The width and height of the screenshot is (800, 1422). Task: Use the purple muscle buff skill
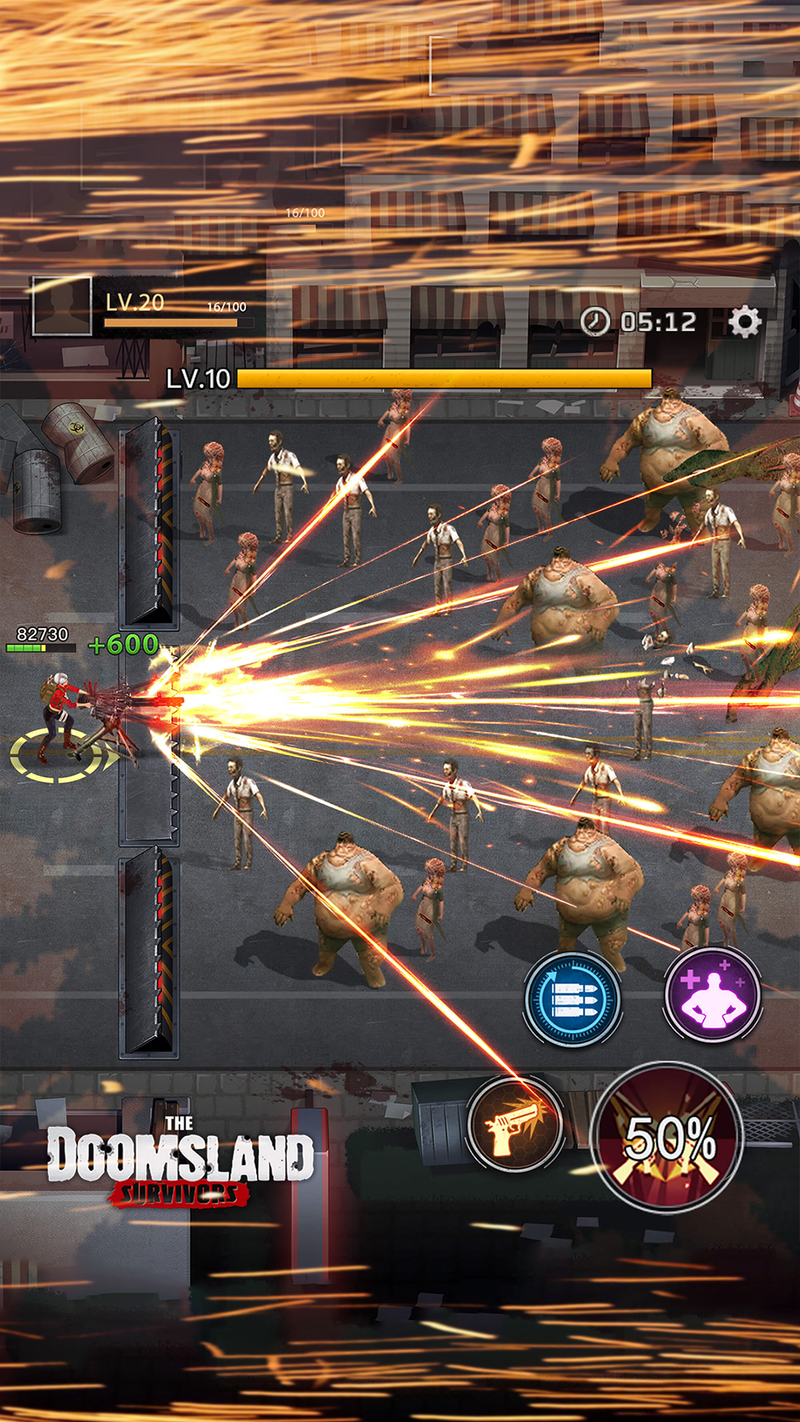click(713, 994)
